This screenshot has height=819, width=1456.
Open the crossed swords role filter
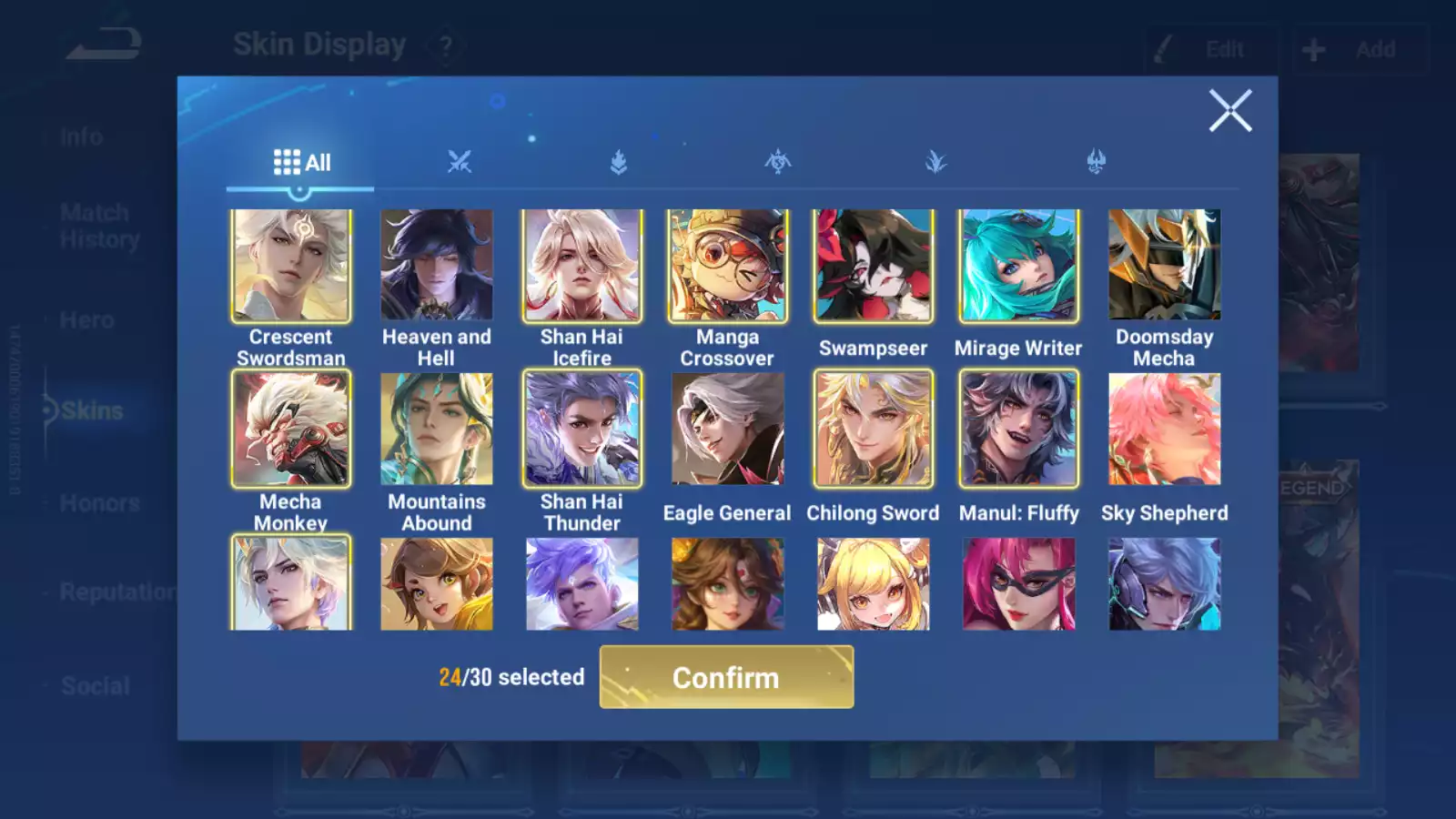[x=460, y=162]
